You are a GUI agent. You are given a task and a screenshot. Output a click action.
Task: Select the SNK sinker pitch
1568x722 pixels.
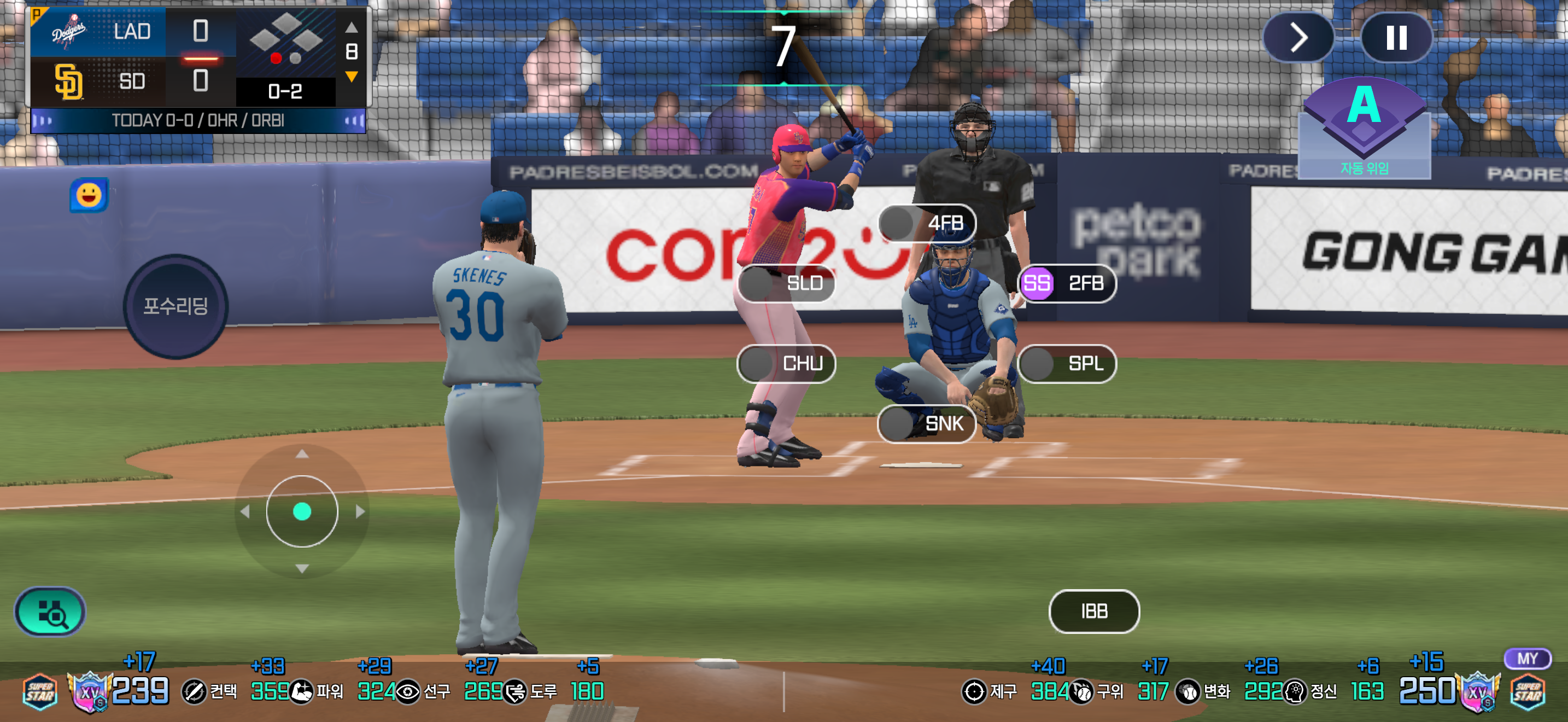click(x=927, y=423)
